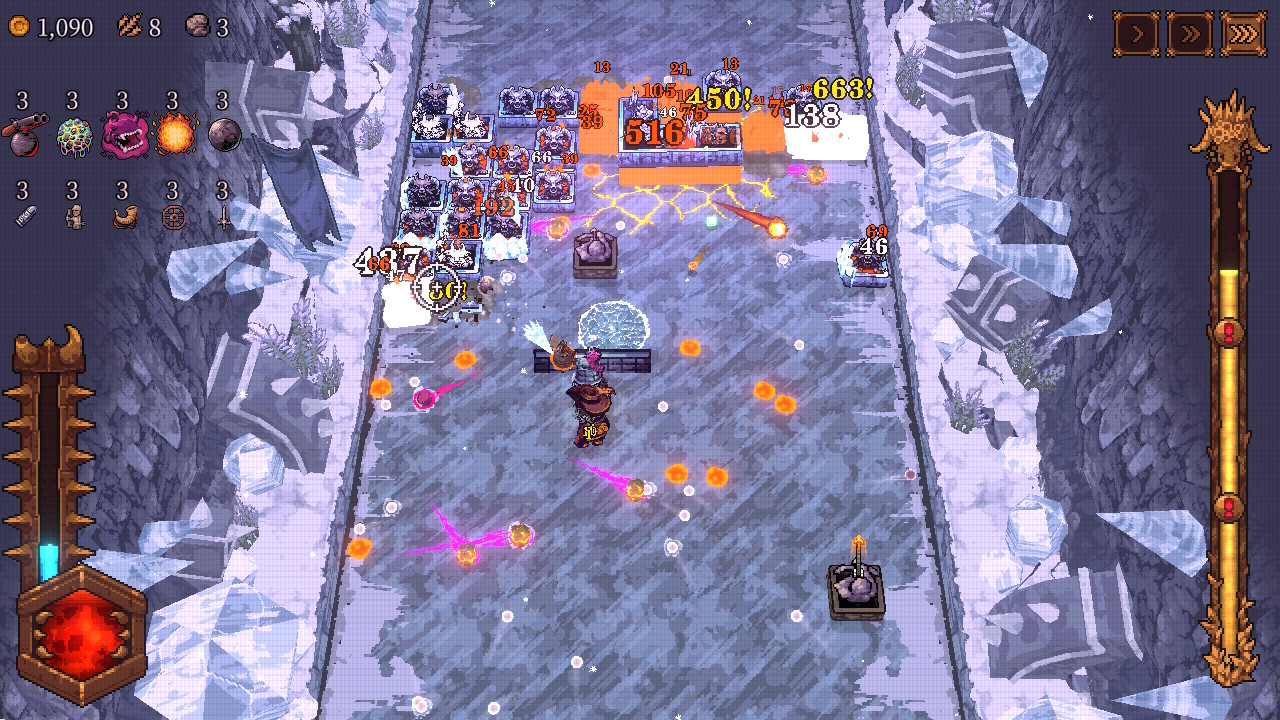The height and width of the screenshot is (720, 1280).
Task: Select the shotgun cannonball ball icon
Action: click(23, 134)
